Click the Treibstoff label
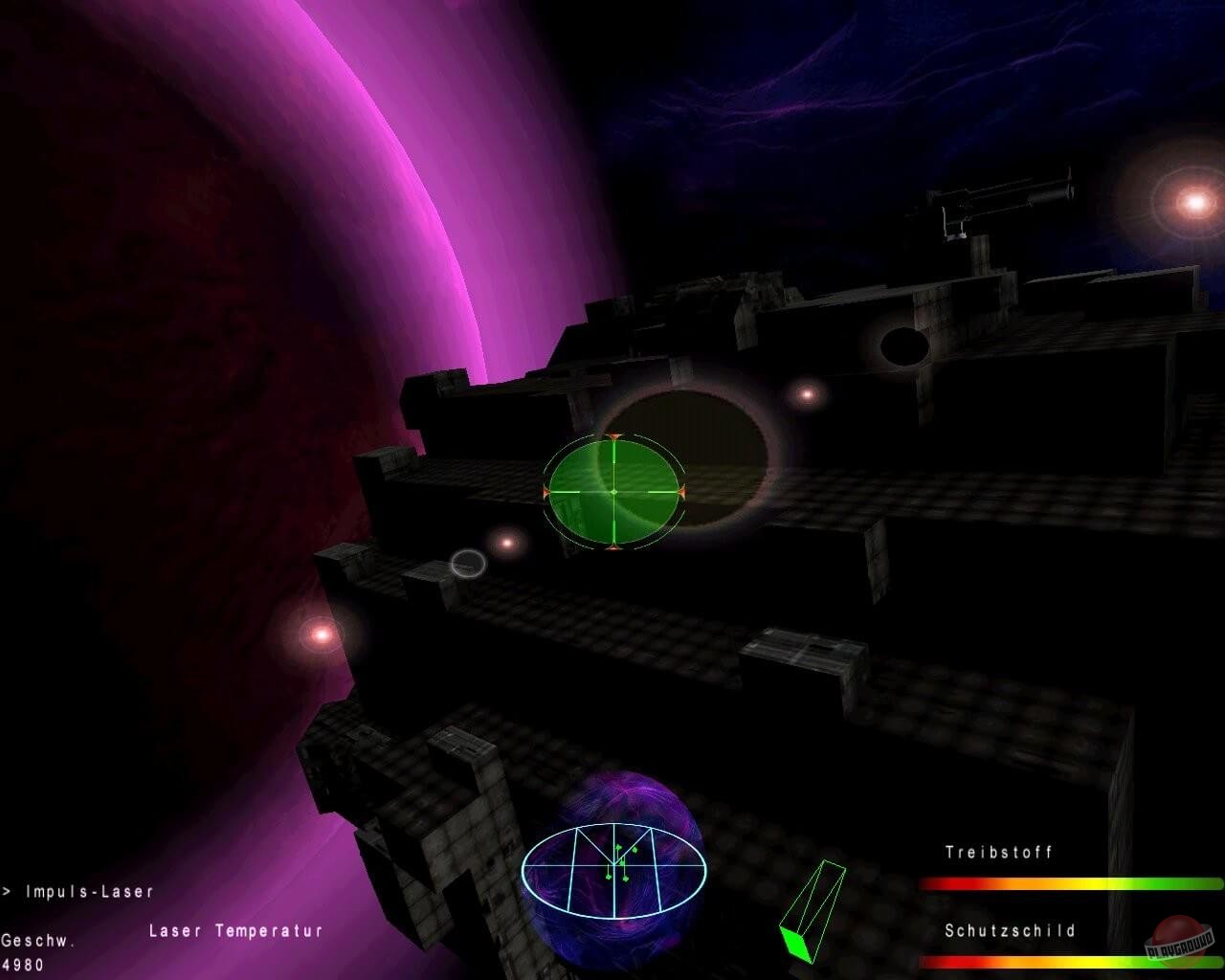 point(998,853)
